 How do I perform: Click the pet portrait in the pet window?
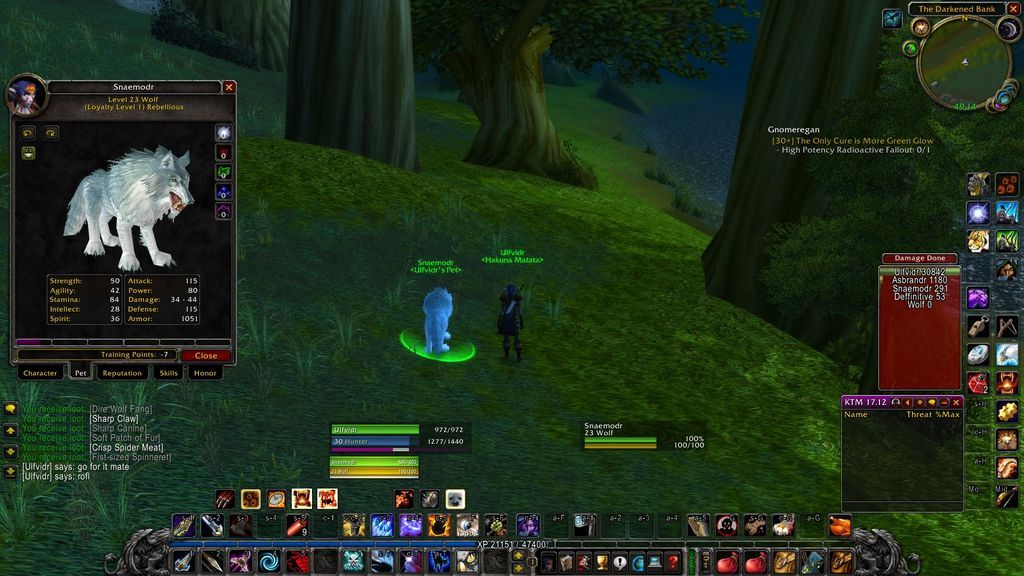coord(24,95)
